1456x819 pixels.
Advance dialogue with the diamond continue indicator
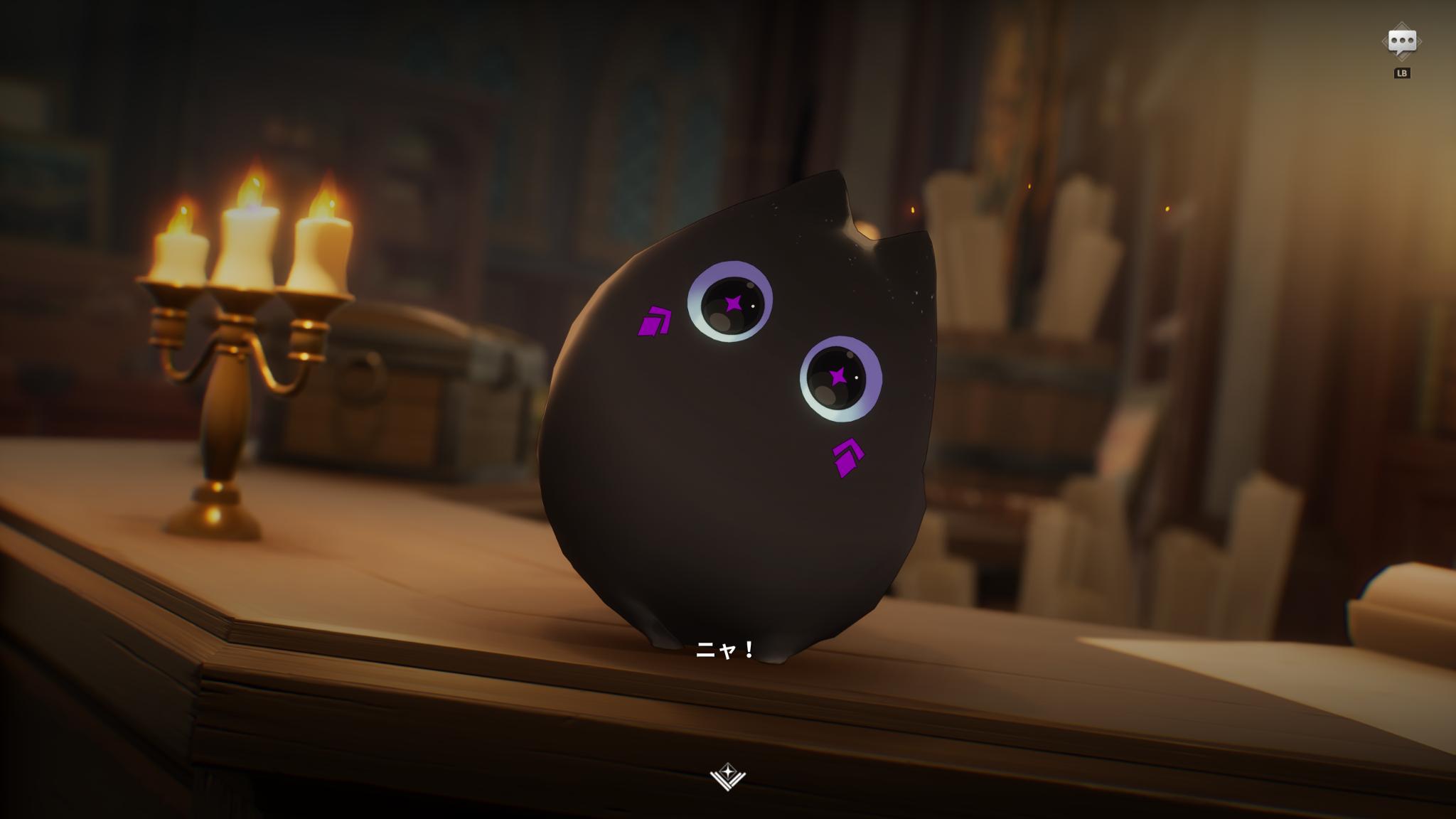727,776
